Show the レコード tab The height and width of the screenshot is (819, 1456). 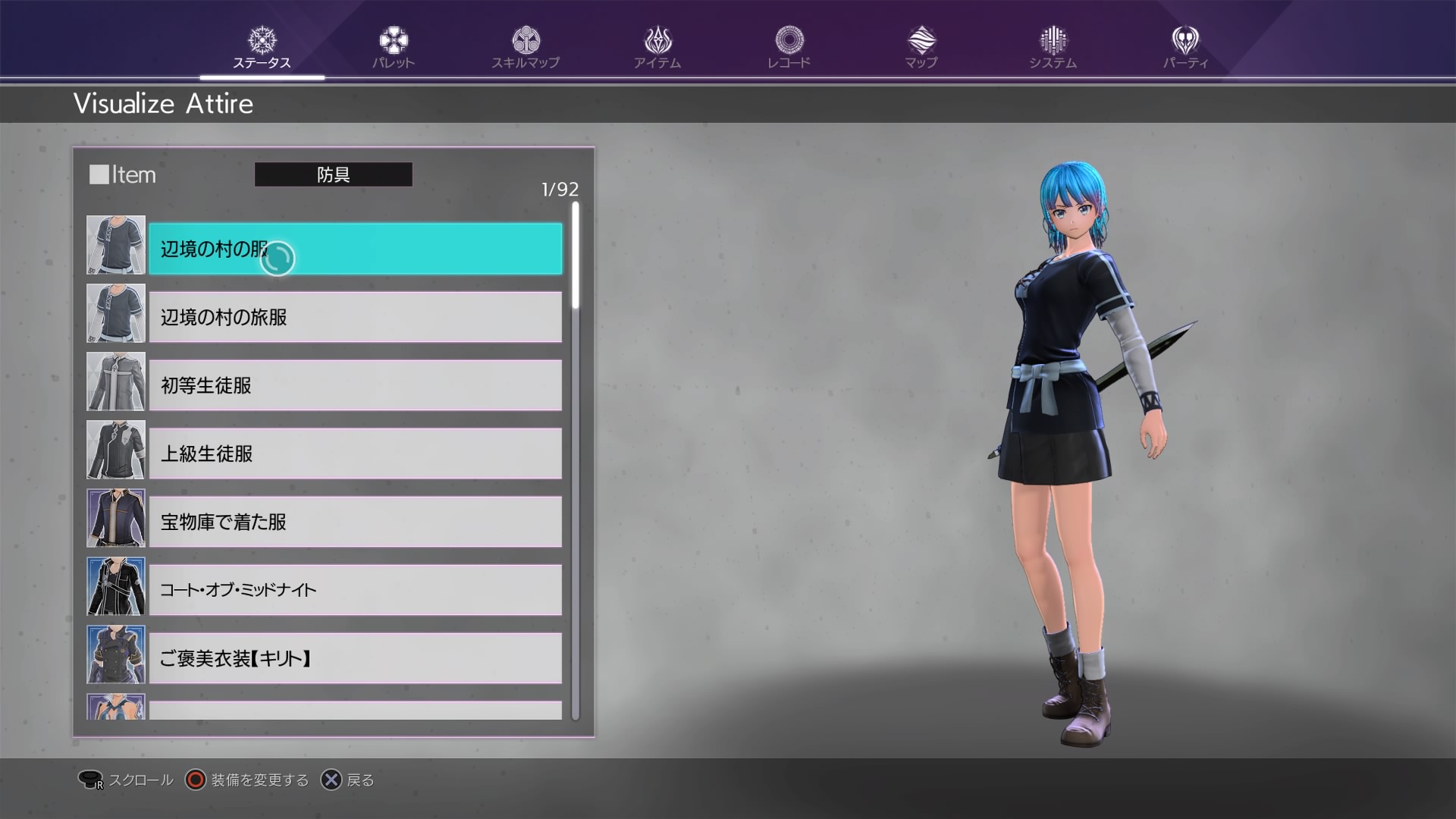pos(789,48)
